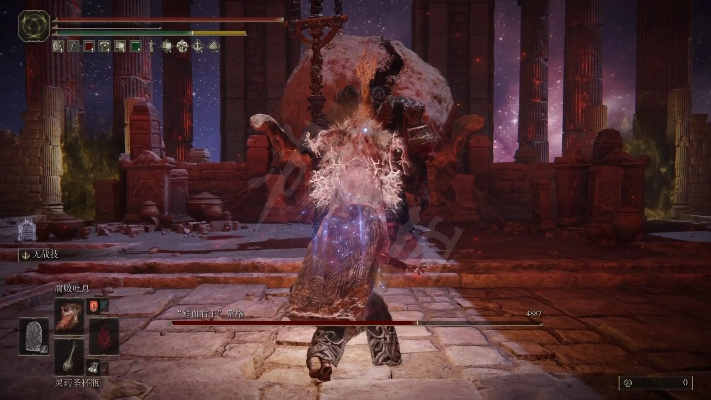The height and width of the screenshot is (400, 711).
Task: Select the small pouch item beside the flask
Action: coord(93,368)
